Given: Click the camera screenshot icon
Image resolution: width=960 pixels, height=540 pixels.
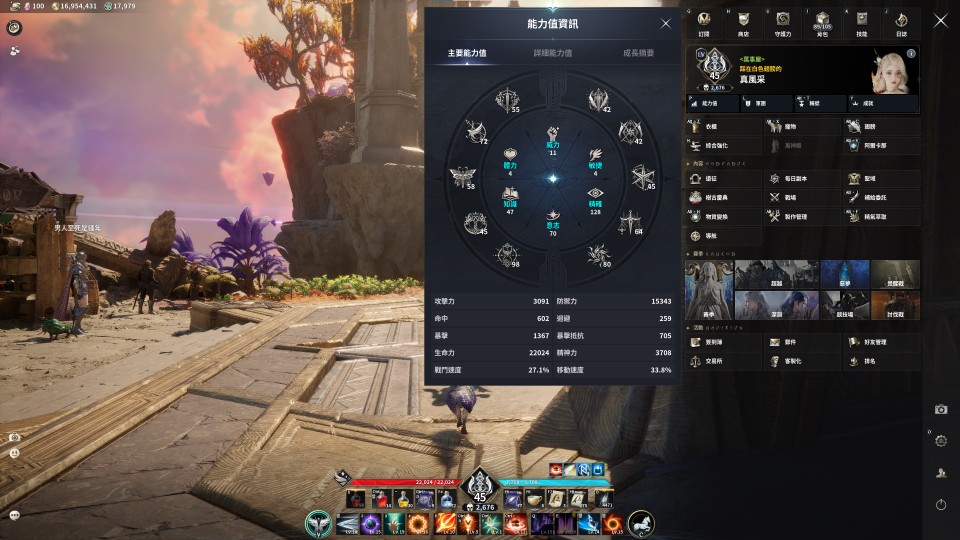Looking at the screenshot, I should 941,409.
